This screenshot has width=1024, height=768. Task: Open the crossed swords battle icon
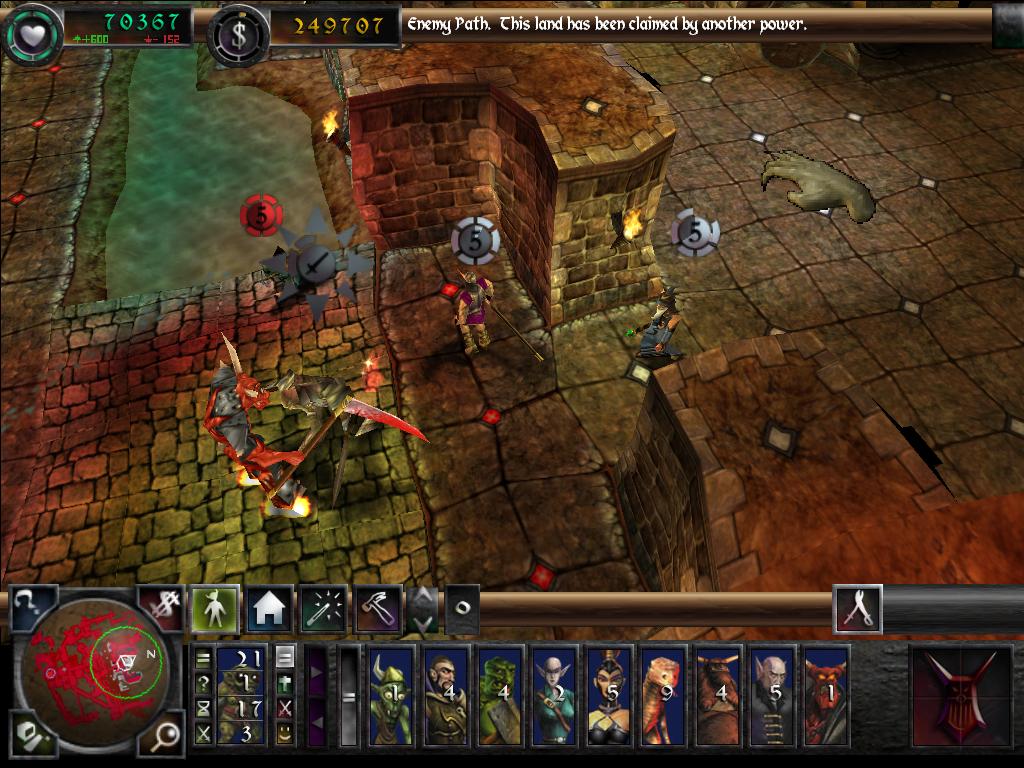(858, 609)
